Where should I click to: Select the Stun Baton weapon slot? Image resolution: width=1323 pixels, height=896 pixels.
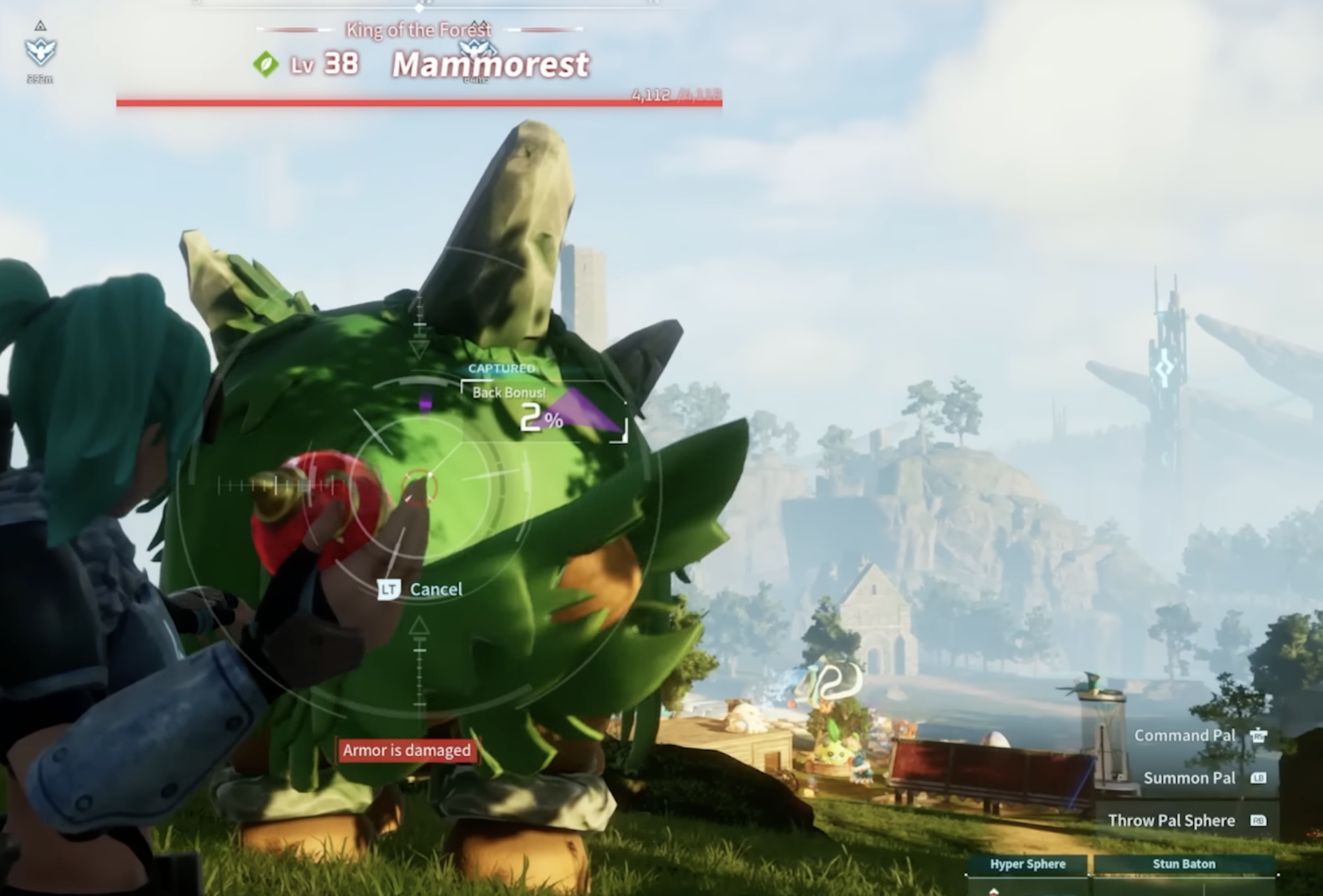tap(1183, 864)
